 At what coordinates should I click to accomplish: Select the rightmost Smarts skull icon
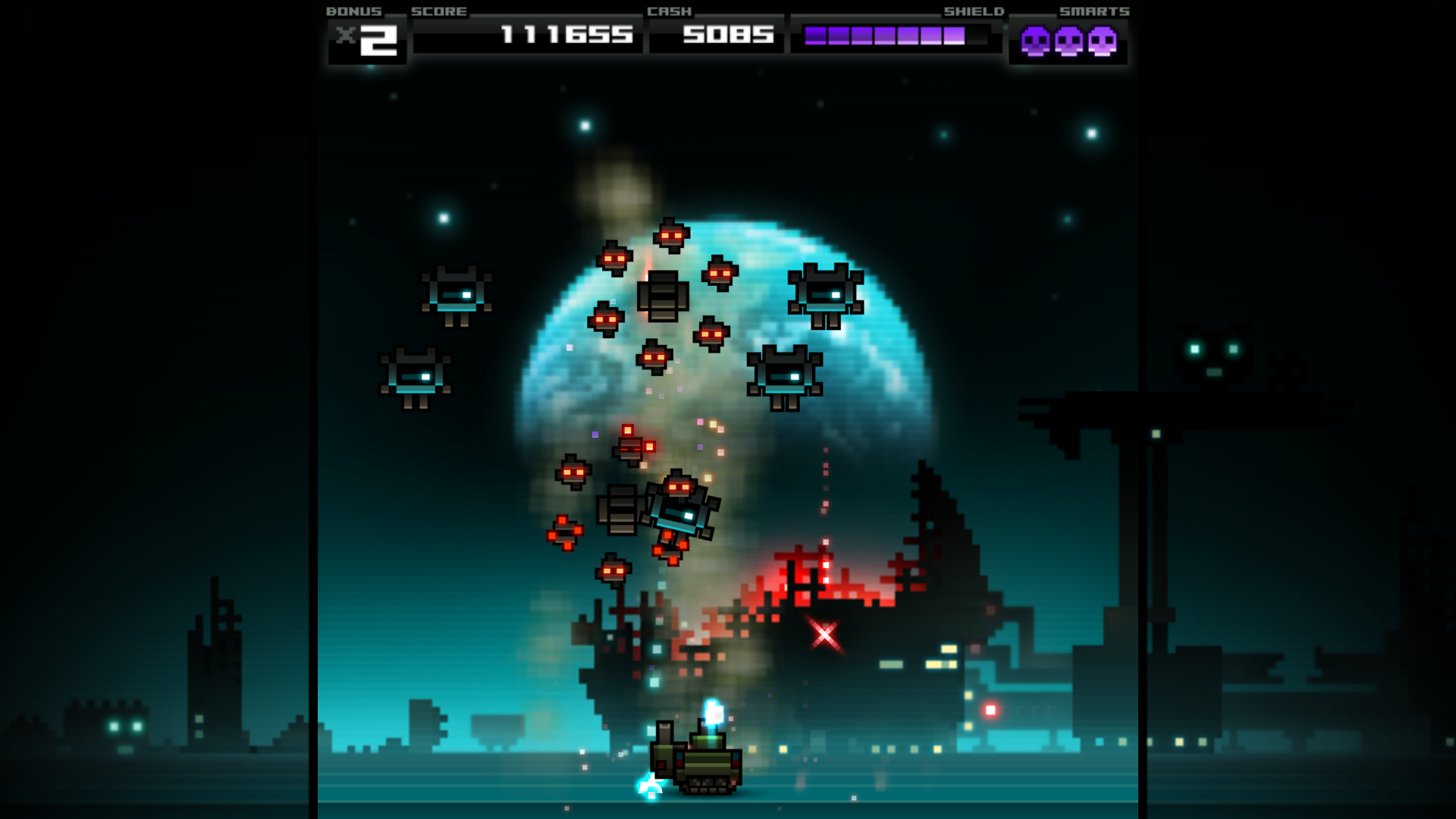coord(1103,42)
